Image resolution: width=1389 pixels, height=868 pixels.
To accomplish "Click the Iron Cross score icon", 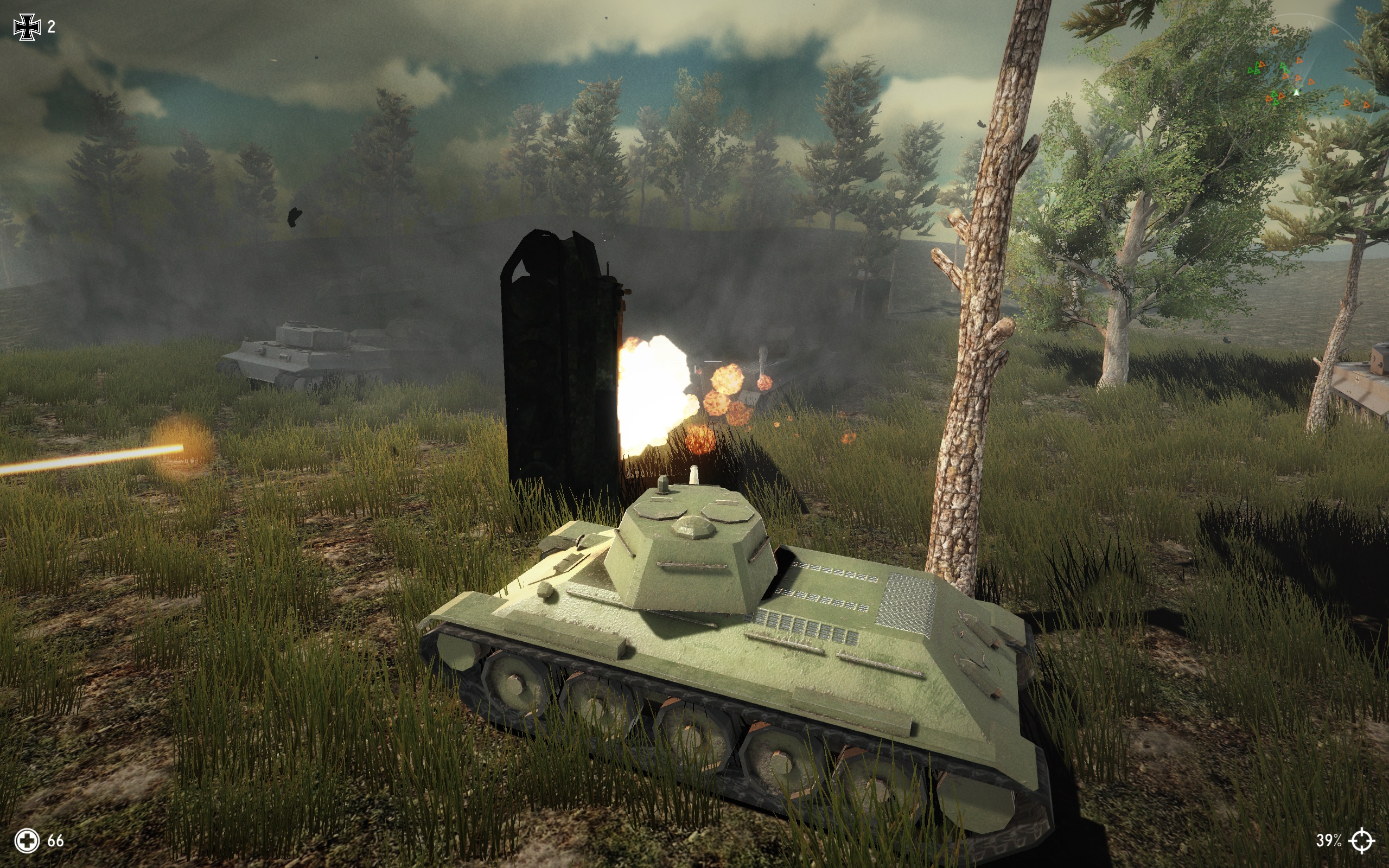I will 28,25.
